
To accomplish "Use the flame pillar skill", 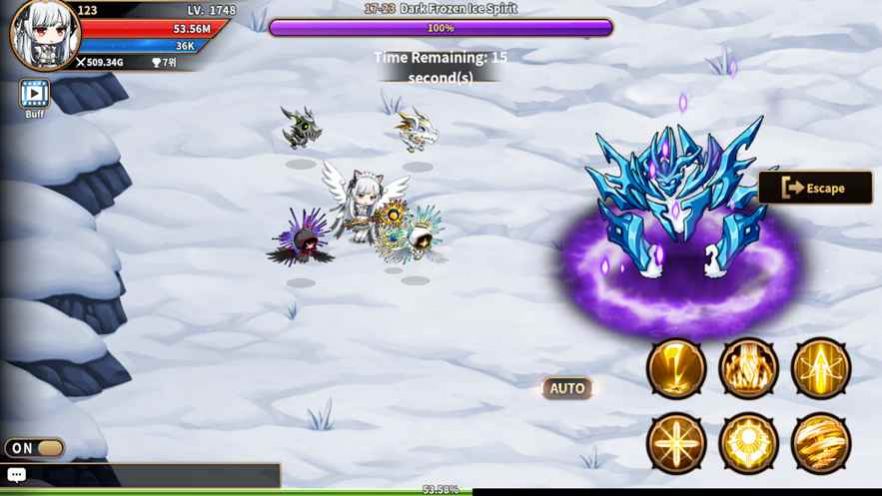I will click(748, 368).
